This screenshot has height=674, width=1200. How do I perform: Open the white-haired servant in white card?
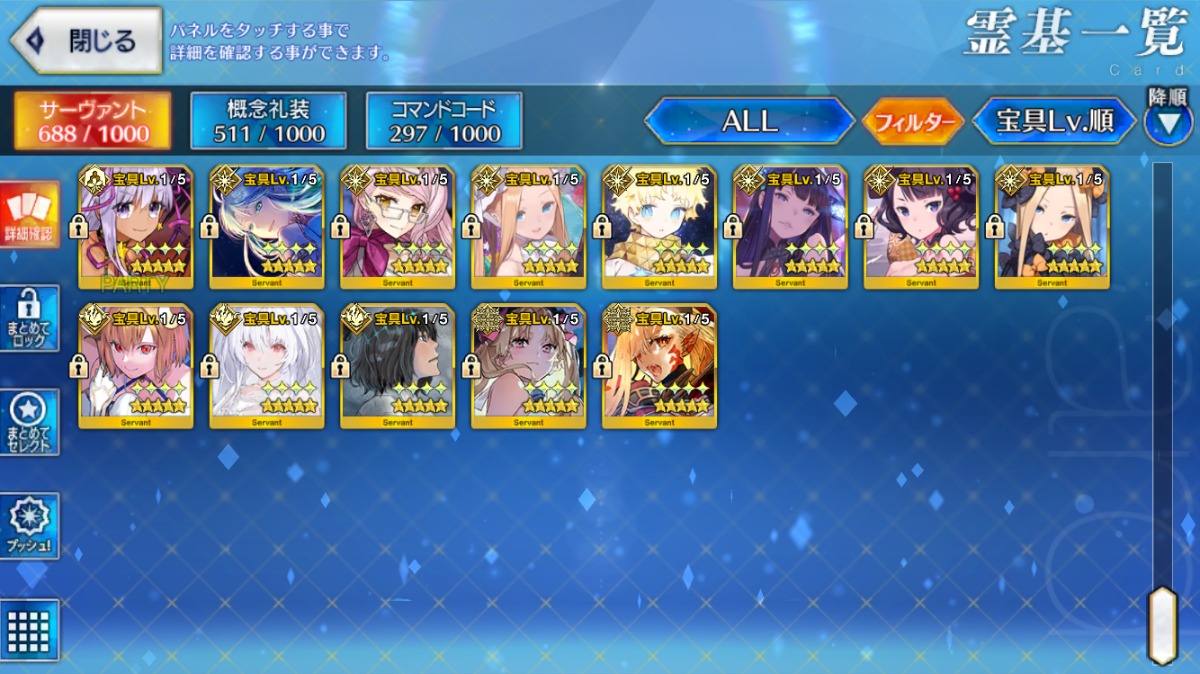pos(267,366)
